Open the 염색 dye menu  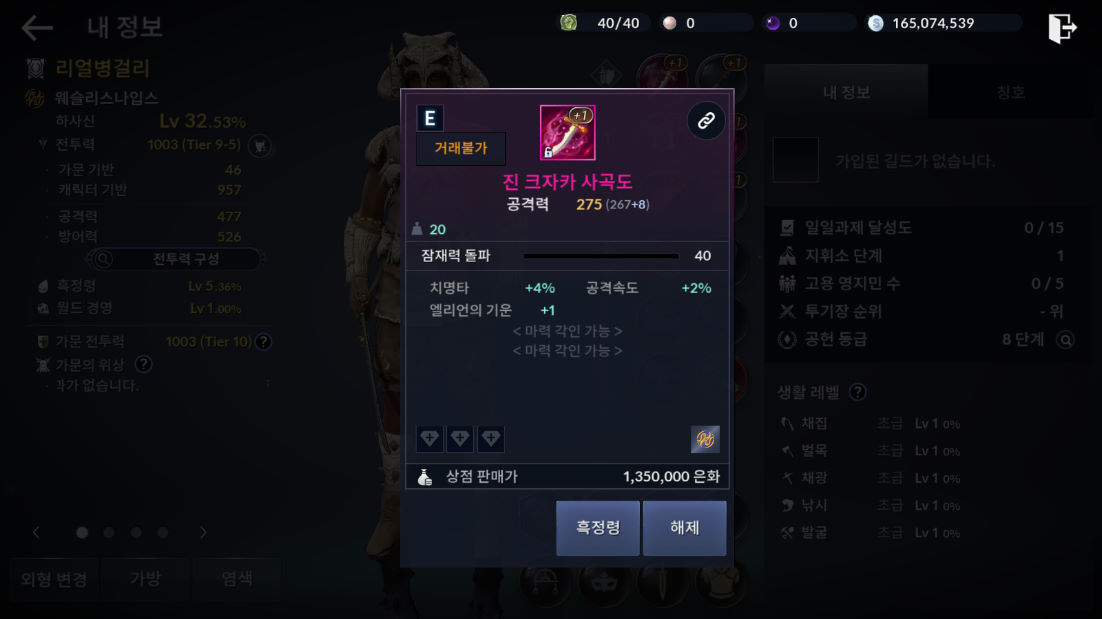point(237,579)
